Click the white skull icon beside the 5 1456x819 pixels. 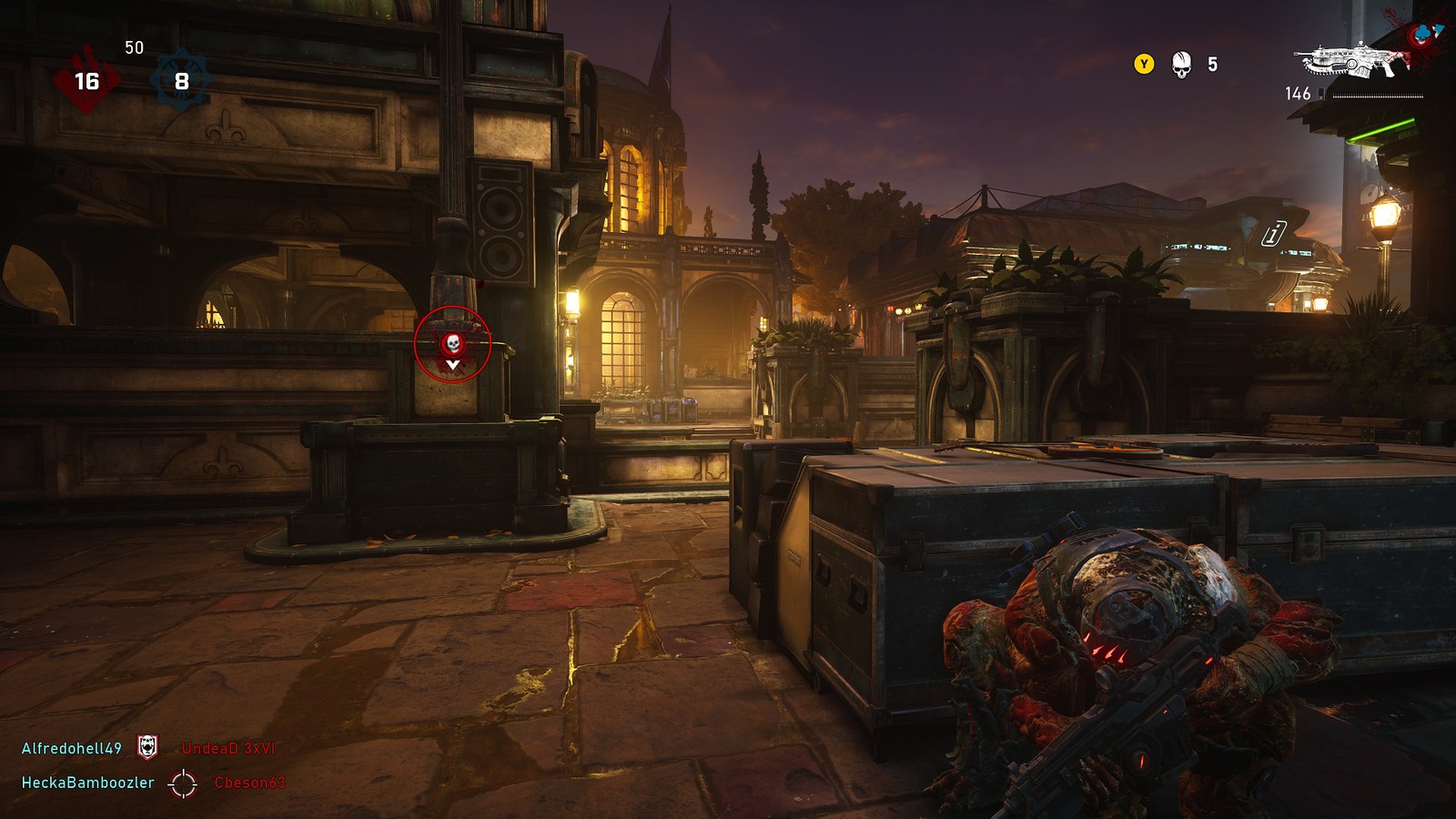(1181, 65)
